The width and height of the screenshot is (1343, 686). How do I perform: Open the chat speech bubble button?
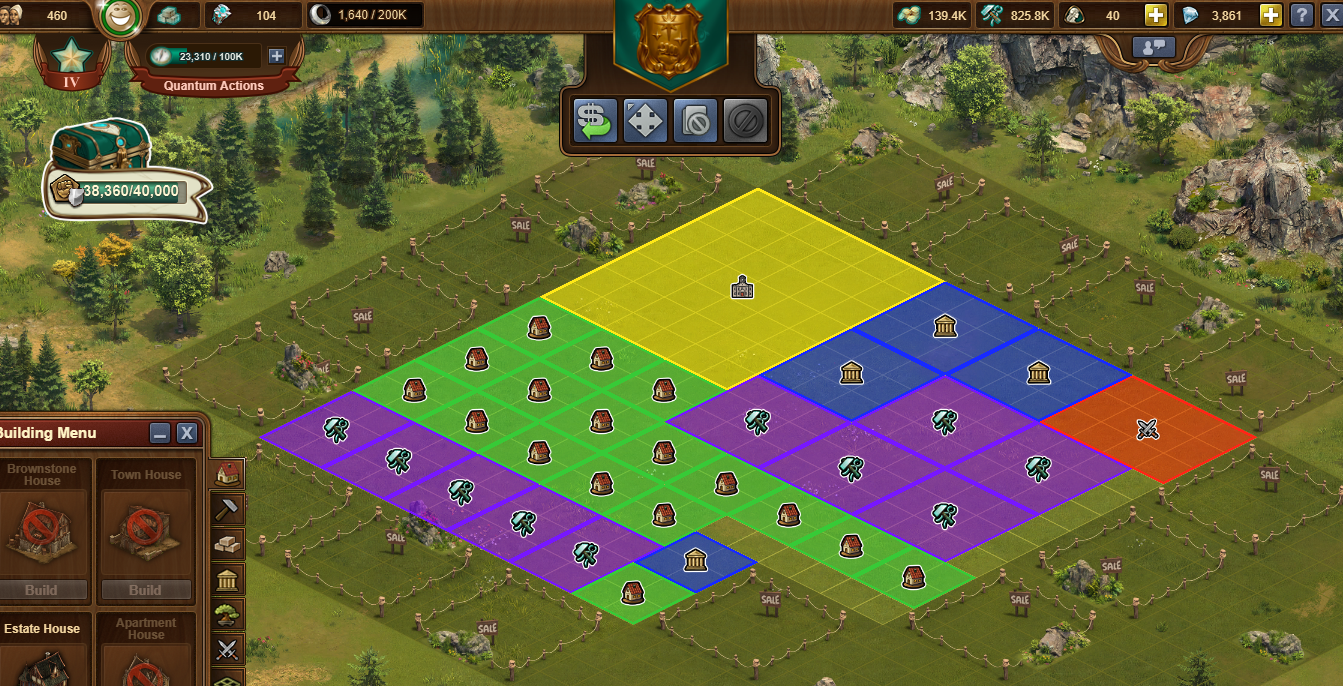pyautogui.click(x=1153, y=46)
